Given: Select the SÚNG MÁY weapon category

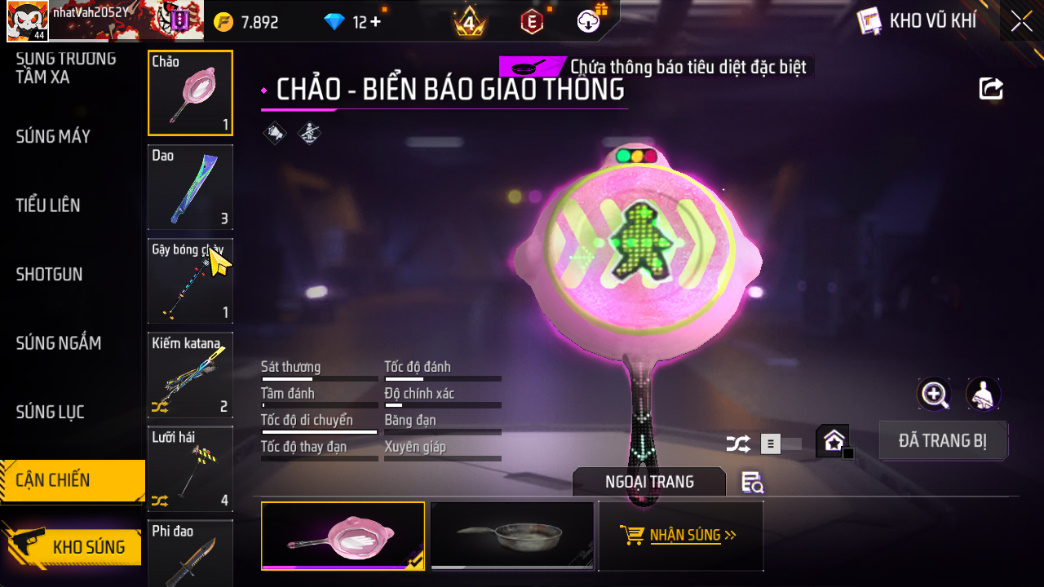Looking at the screenshot, I should click(x=53, y=136).
